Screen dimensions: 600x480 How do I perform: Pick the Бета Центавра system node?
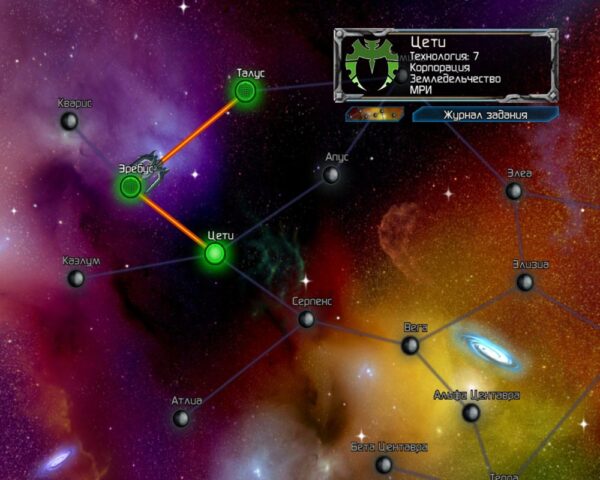pyautogui.click(x=384, y=464)
